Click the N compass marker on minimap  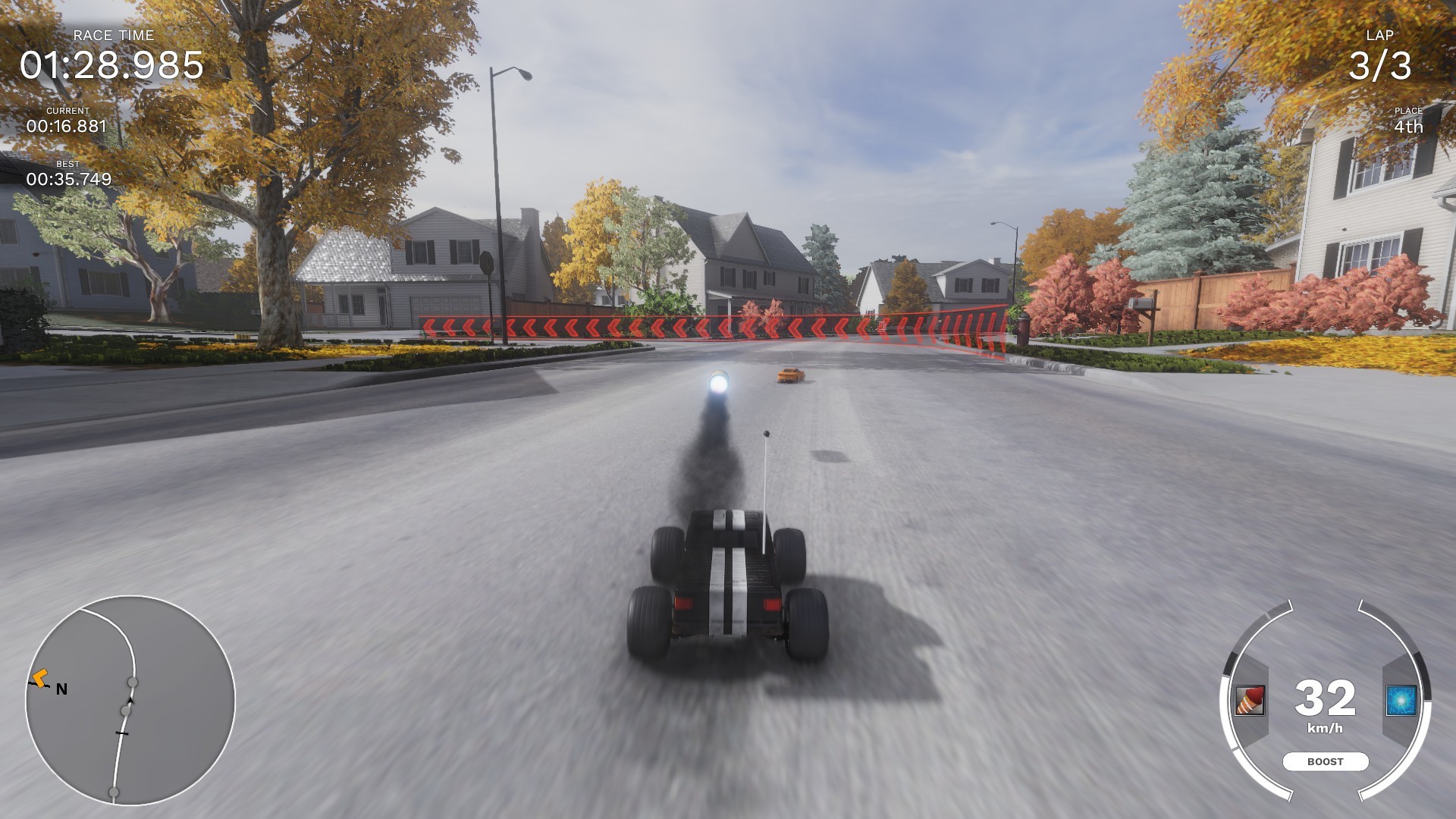[x=61, y=689]
